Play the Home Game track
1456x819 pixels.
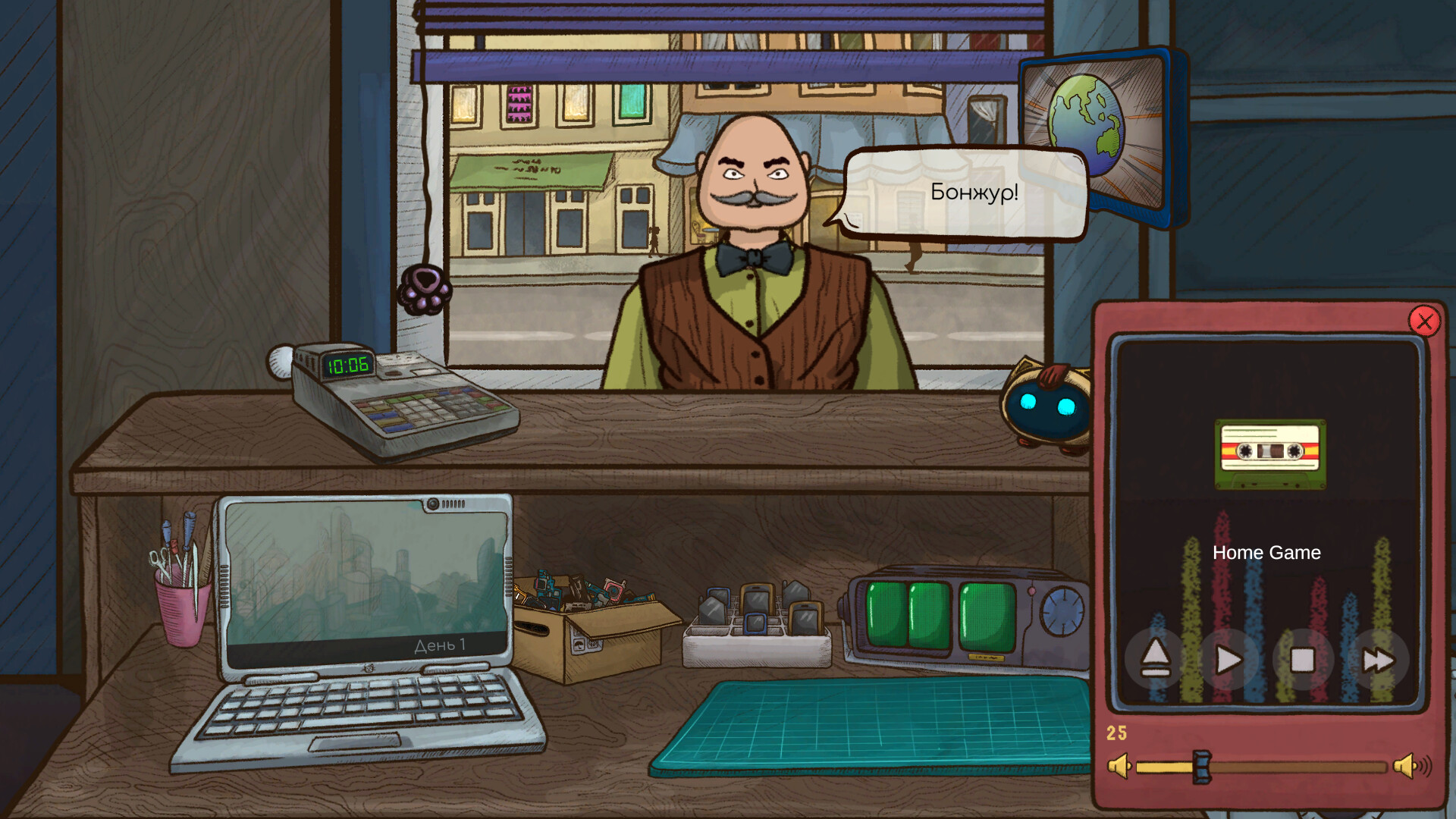click(x=1228, y=660)
